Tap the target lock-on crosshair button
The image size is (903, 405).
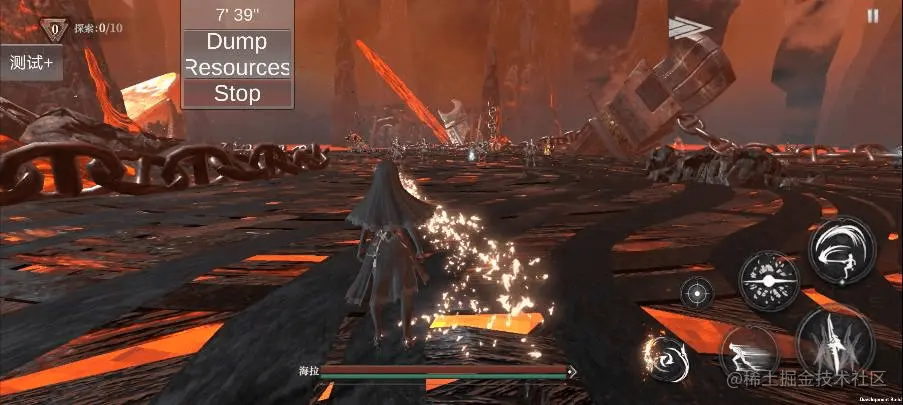pos(697,293)
